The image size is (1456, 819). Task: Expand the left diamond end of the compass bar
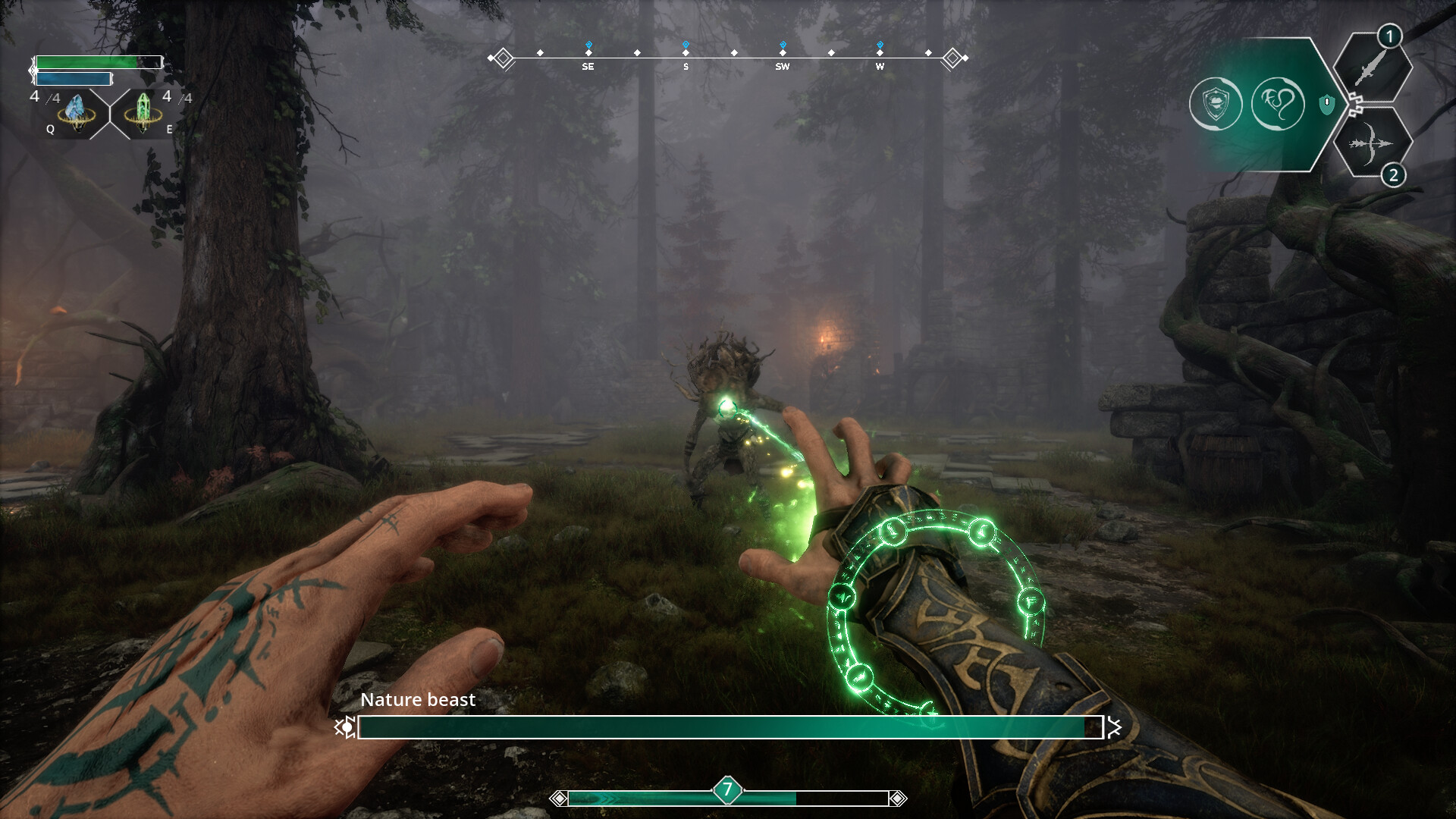[x=504, y=56]
